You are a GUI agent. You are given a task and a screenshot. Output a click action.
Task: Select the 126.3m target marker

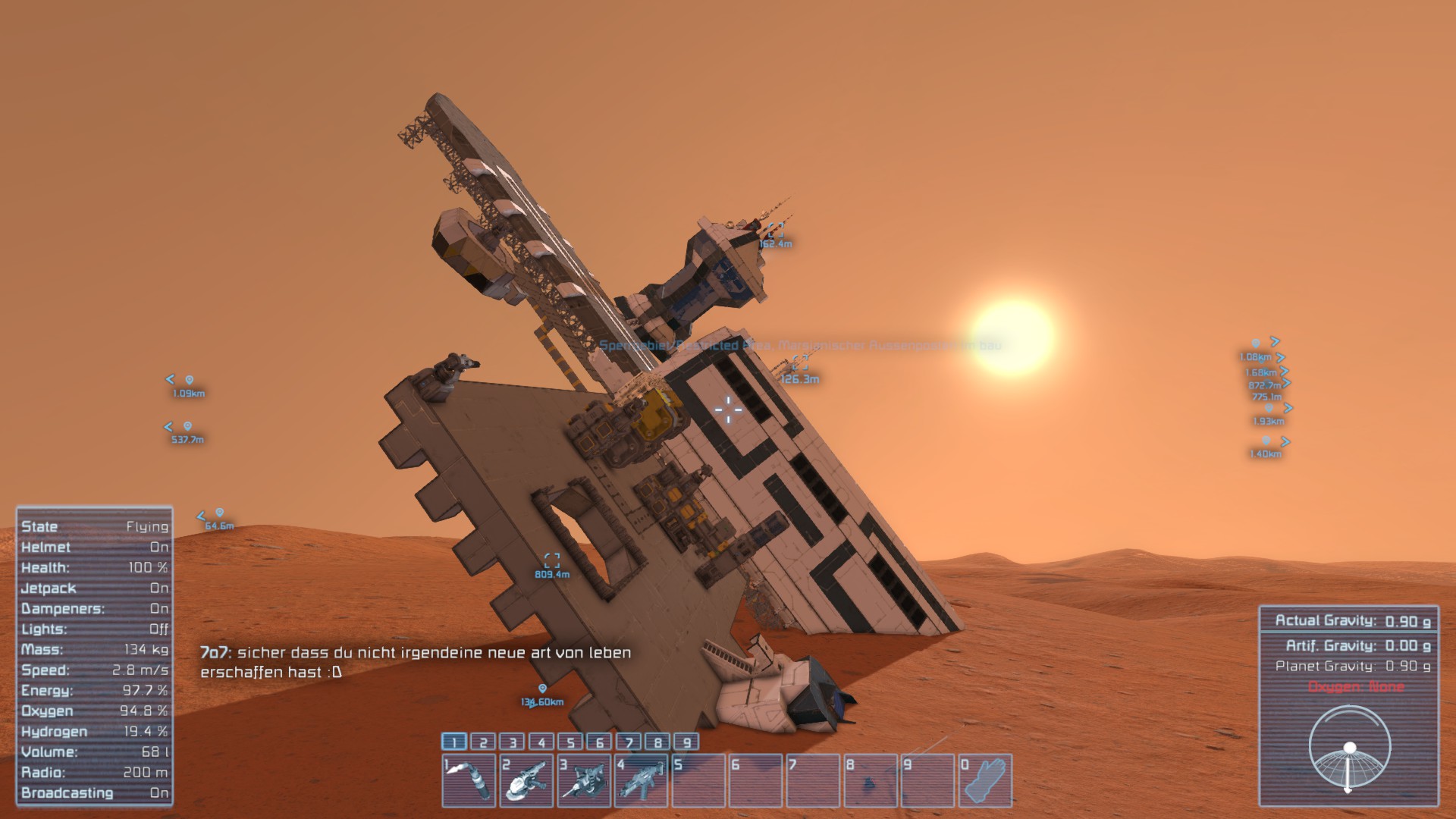point(799,365)
